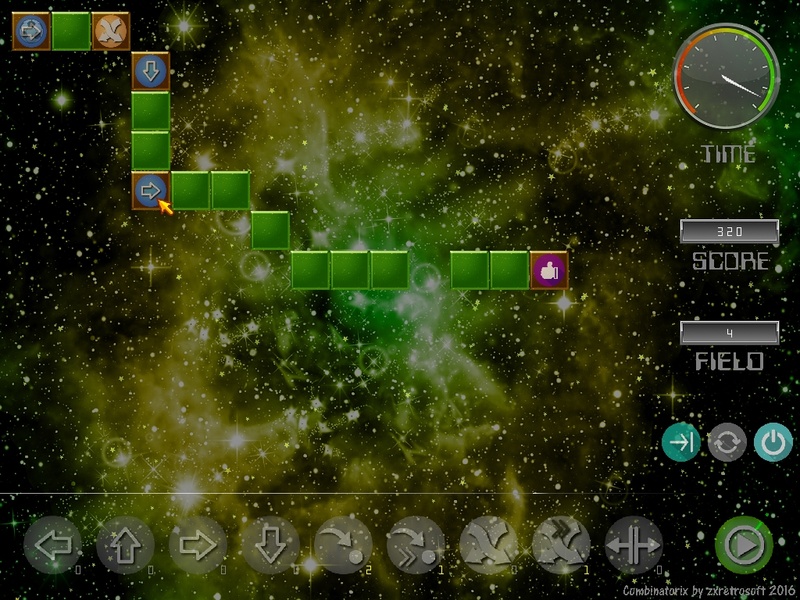Skip to next field with arrow-to-bar button
This screenshot has height=600, width=800.
pos(681,443)
